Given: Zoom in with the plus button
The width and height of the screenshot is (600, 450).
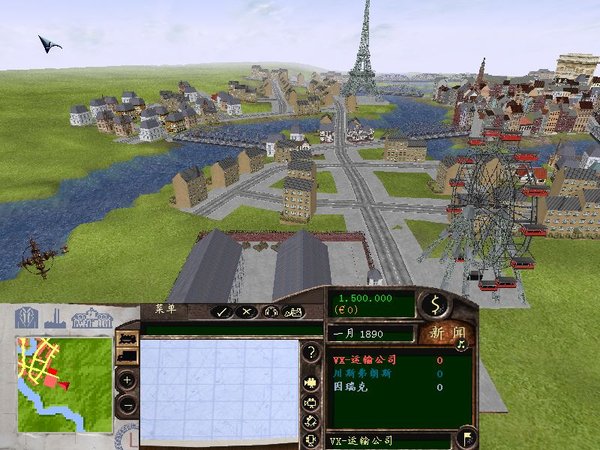Looking at the screenshot, I should [127, 380].
